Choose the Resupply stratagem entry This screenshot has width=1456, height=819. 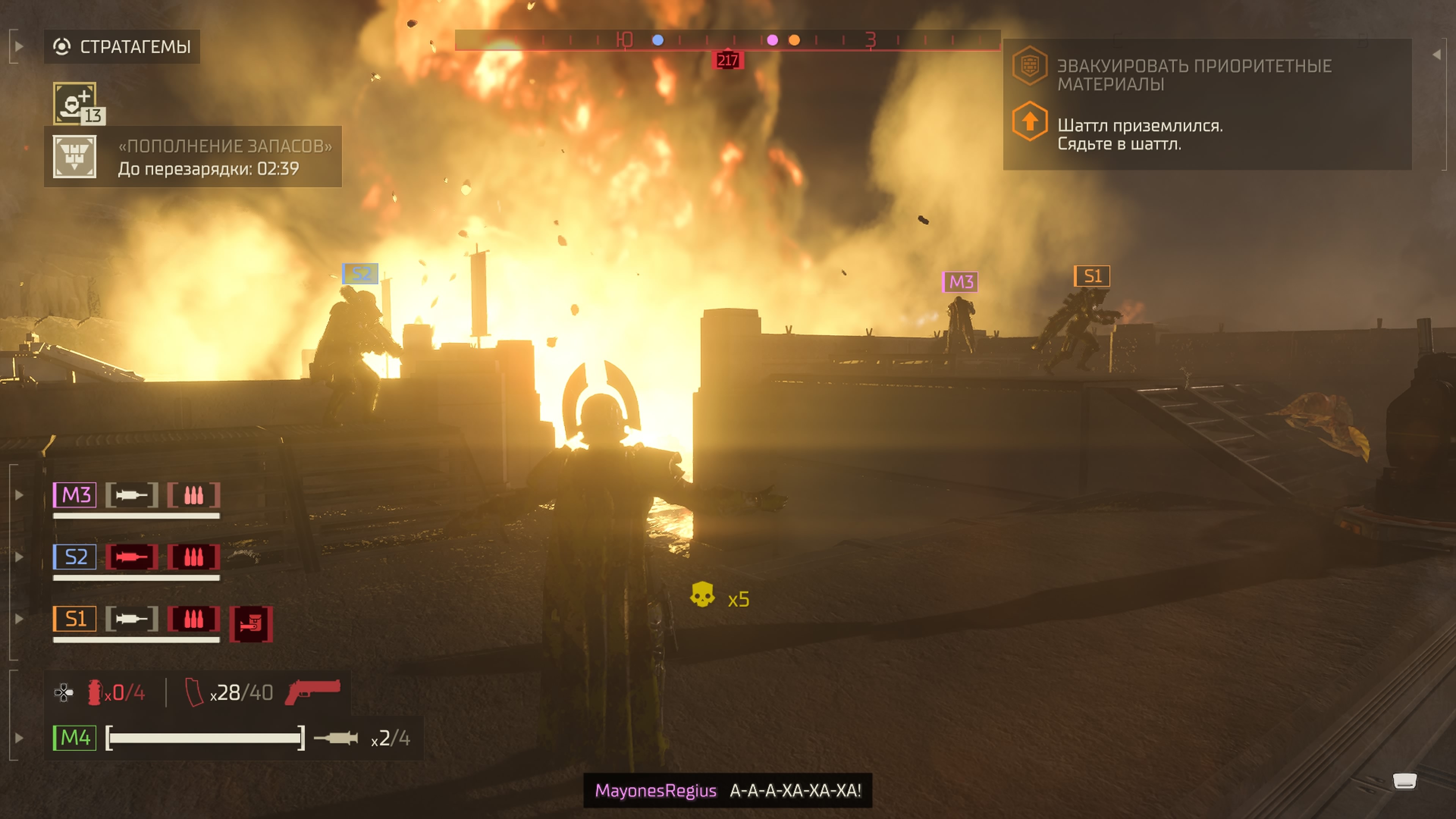[192, 157]
